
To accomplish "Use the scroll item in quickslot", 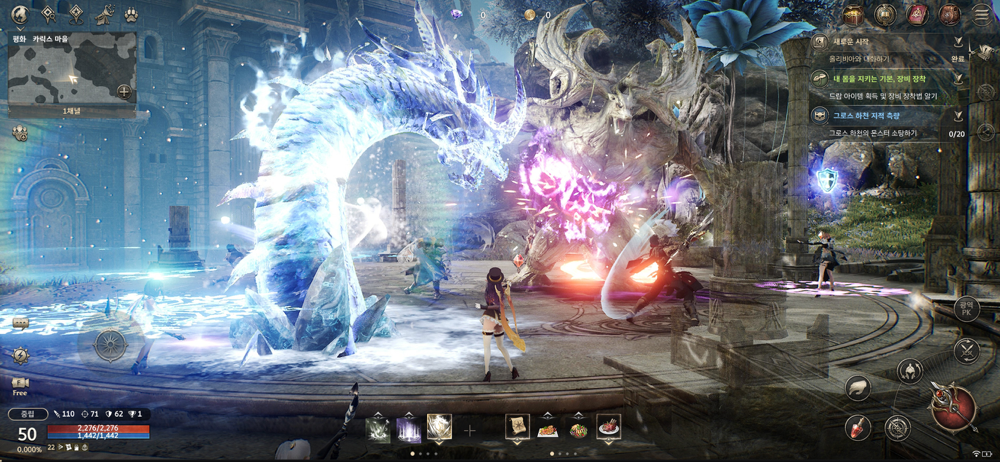I will pos(517,427).
